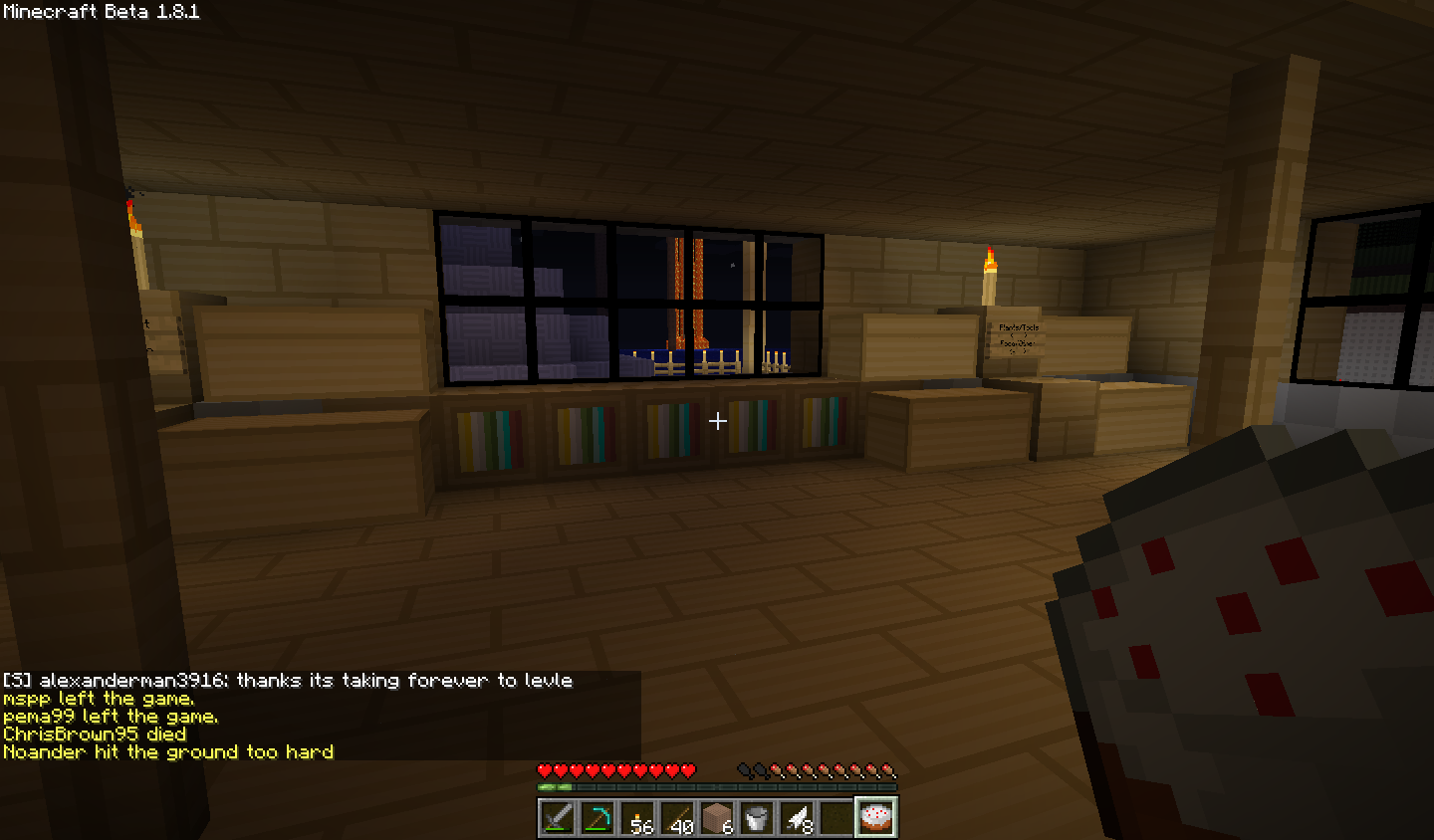Click the first heart in the health bar
Image resolution: width=1434 pixels, height=840 pixels.
tap(543, 768)
